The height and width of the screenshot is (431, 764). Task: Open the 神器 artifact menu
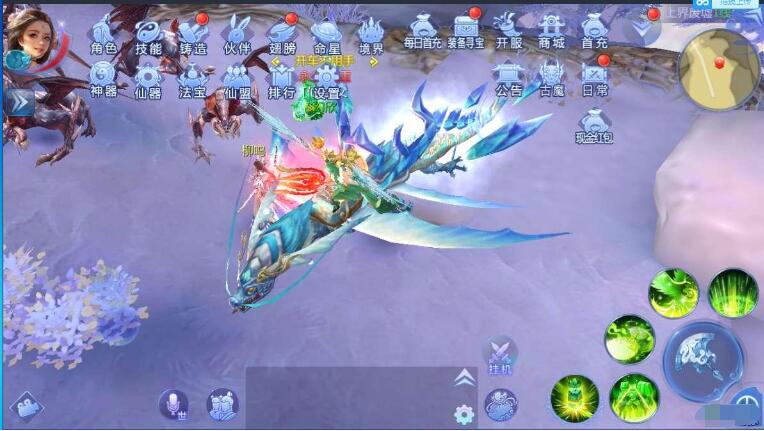103,78
